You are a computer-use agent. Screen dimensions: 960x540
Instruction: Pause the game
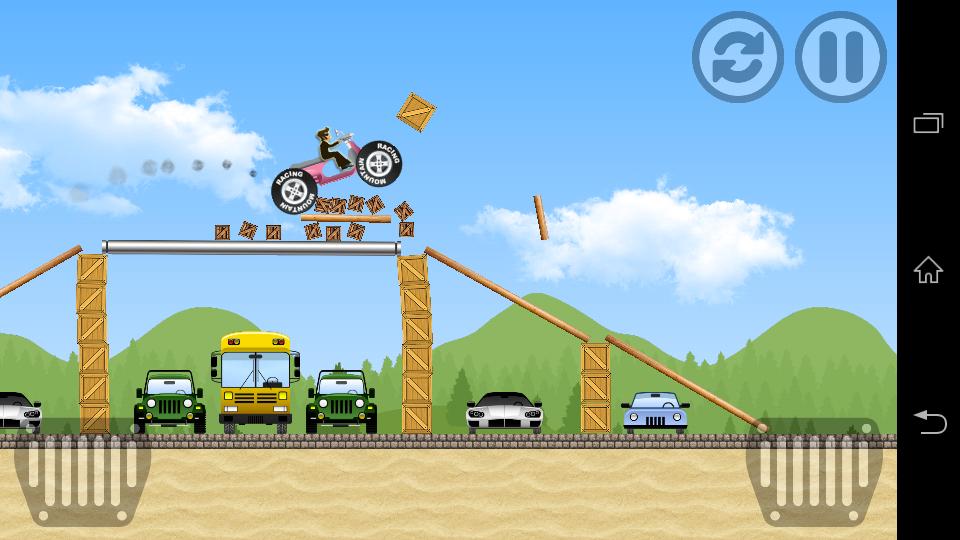pos(841,57)
